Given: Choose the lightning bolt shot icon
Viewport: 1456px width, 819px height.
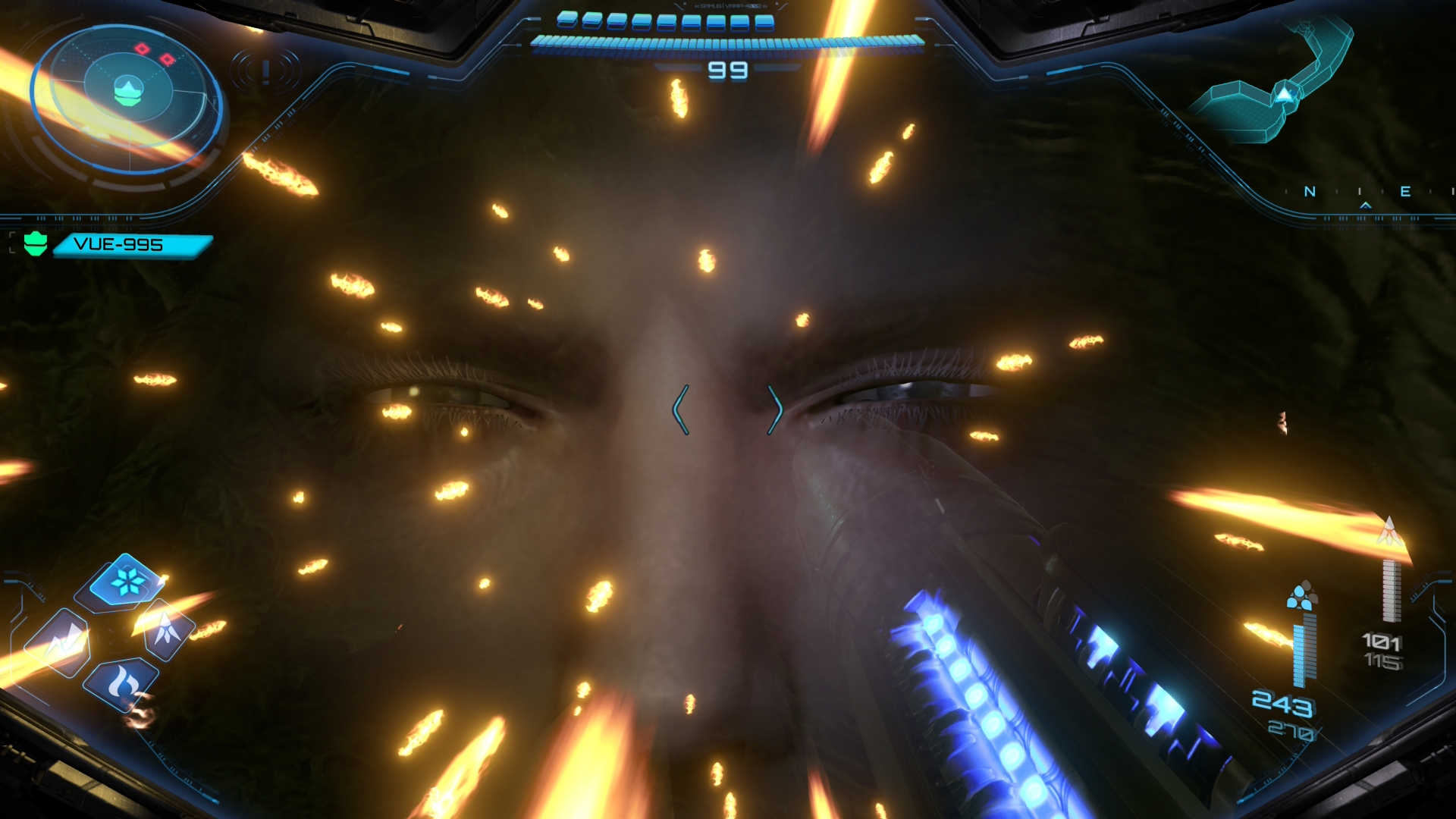Looking at the screenshot, I should [x=59, y=643].
